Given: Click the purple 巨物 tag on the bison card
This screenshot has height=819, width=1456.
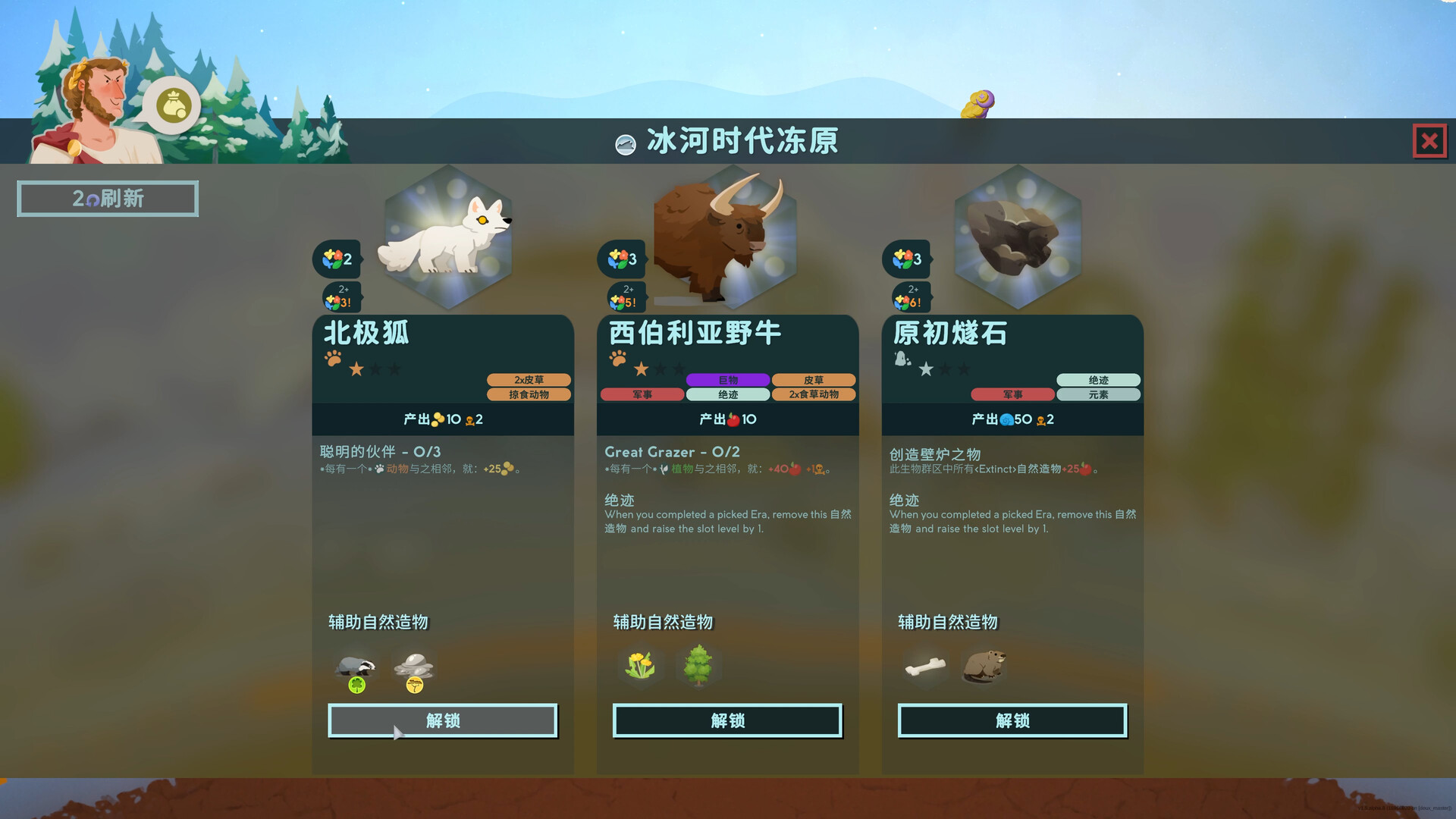Looking at the screenshot, I should tap(728, 379).
